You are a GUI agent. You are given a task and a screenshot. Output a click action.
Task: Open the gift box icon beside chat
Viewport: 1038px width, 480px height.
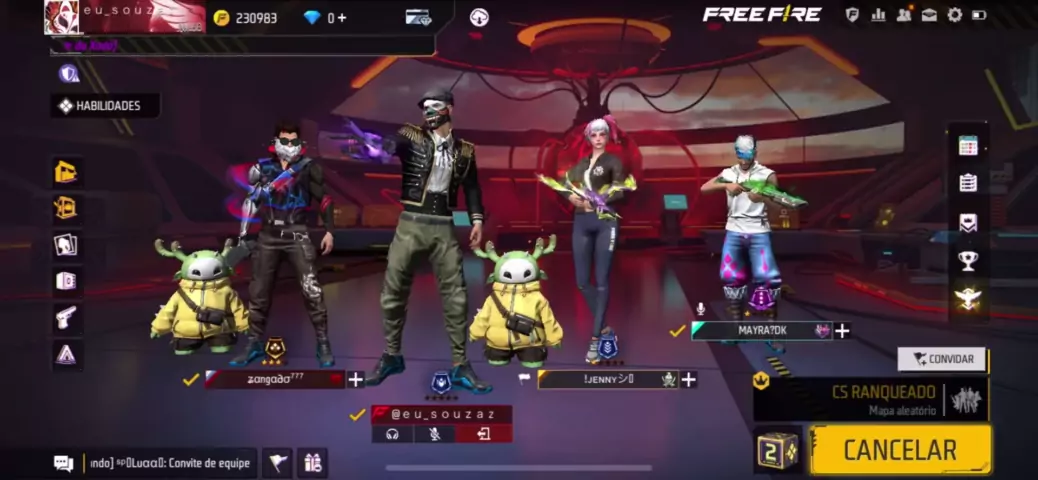312,463
